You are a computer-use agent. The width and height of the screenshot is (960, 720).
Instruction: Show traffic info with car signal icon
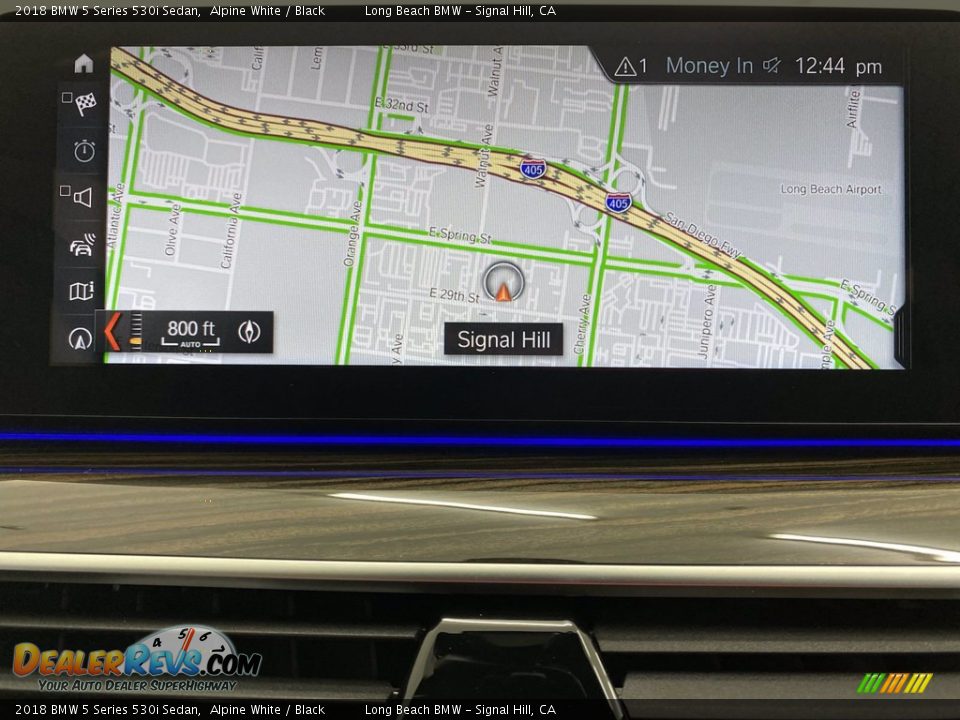(82, 245)
